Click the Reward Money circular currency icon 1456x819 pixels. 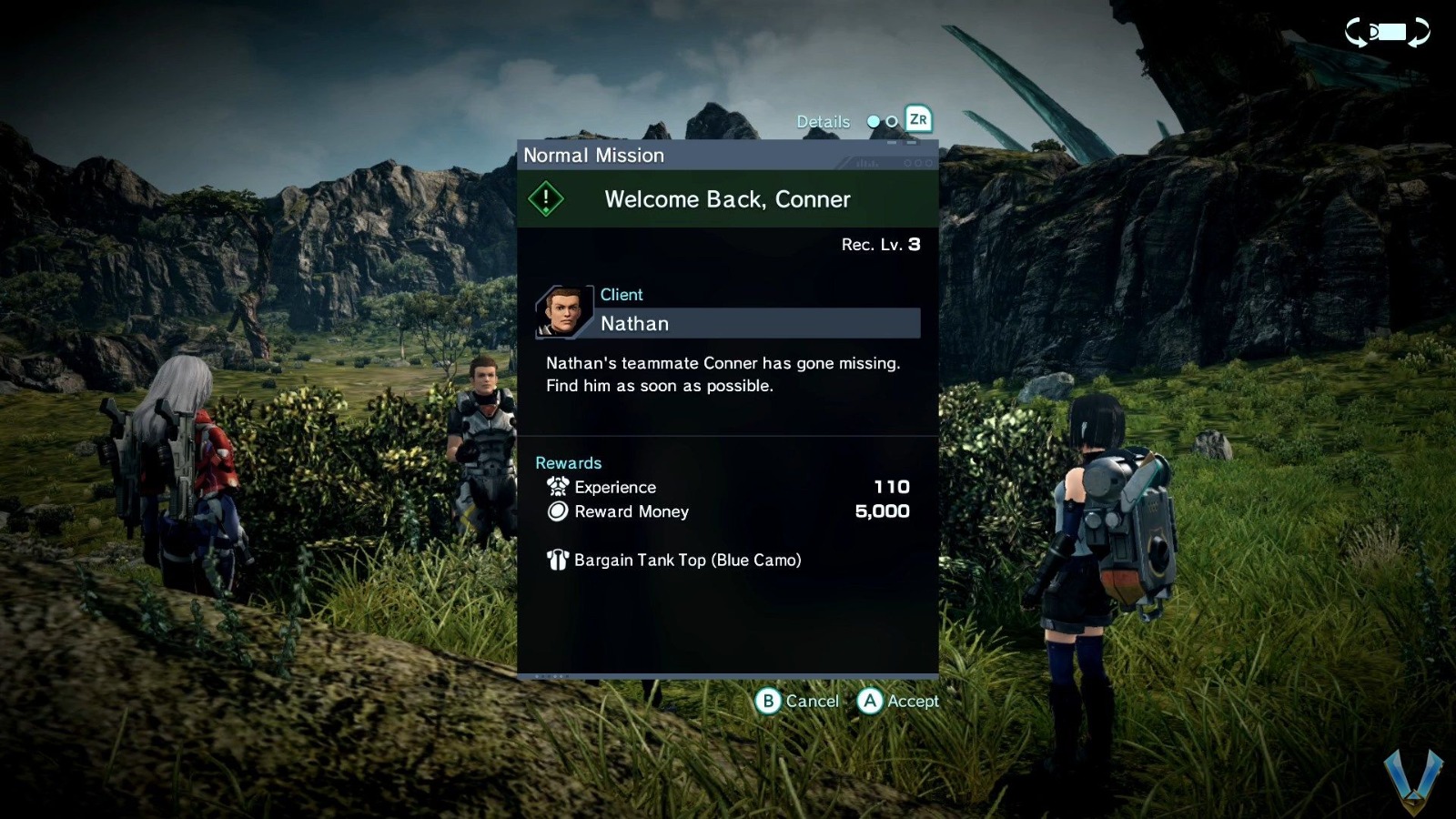click(556, 511)
